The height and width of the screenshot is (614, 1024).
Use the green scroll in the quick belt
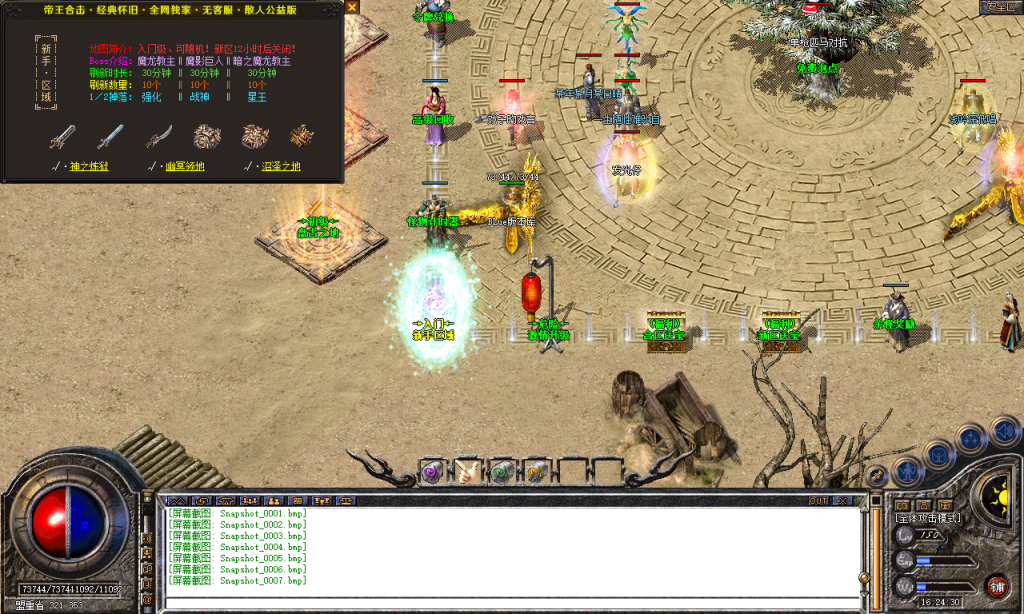click(x=502, y=470)
